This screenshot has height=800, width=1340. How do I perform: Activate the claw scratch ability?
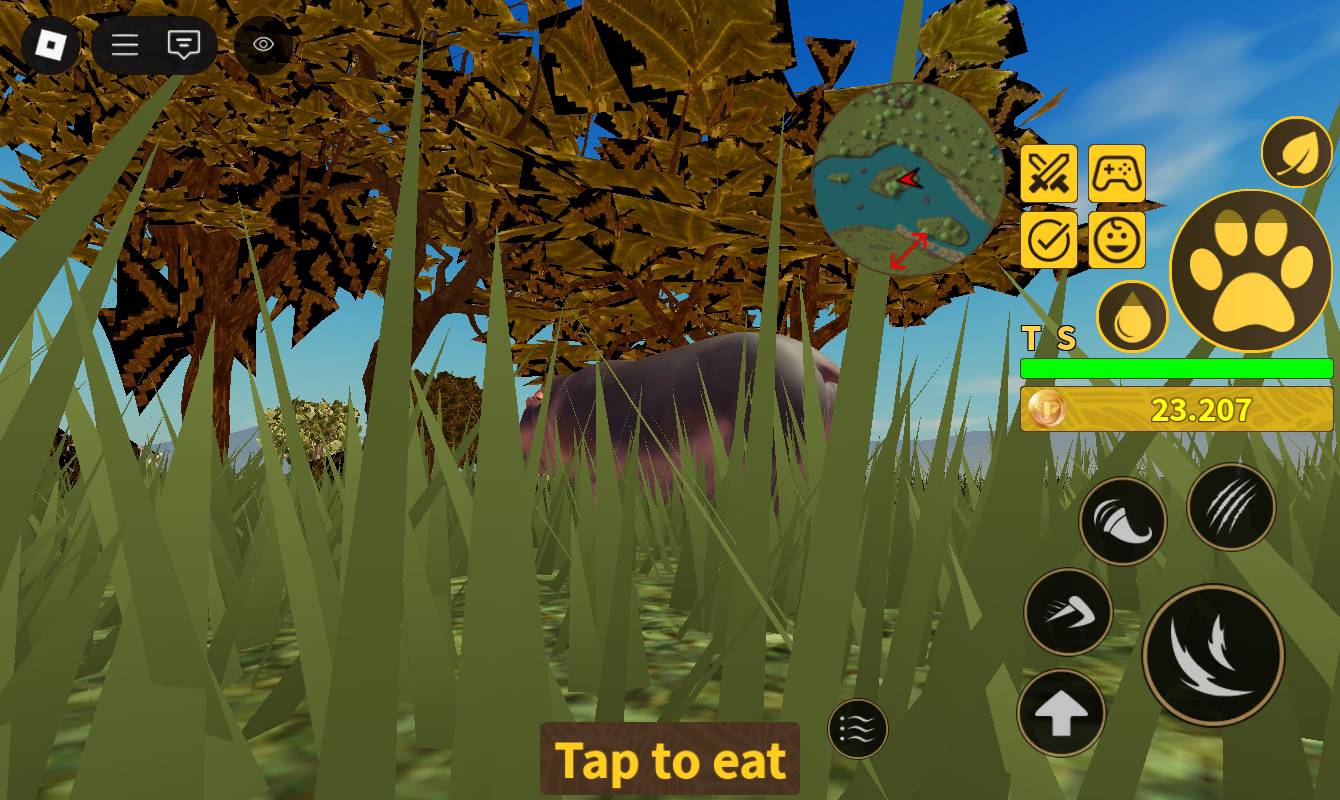1231,507
